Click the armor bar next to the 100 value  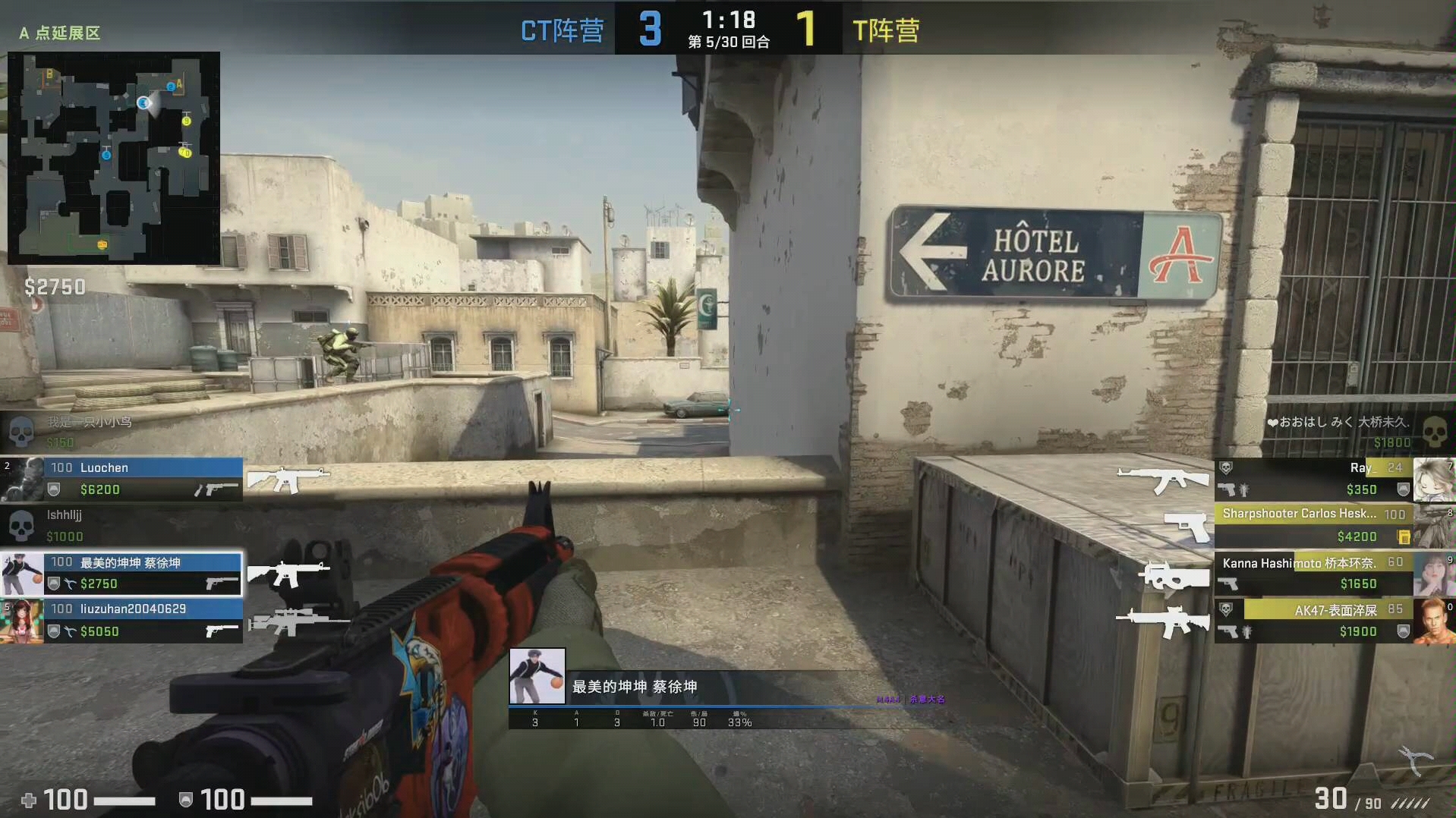pos(281,800)
